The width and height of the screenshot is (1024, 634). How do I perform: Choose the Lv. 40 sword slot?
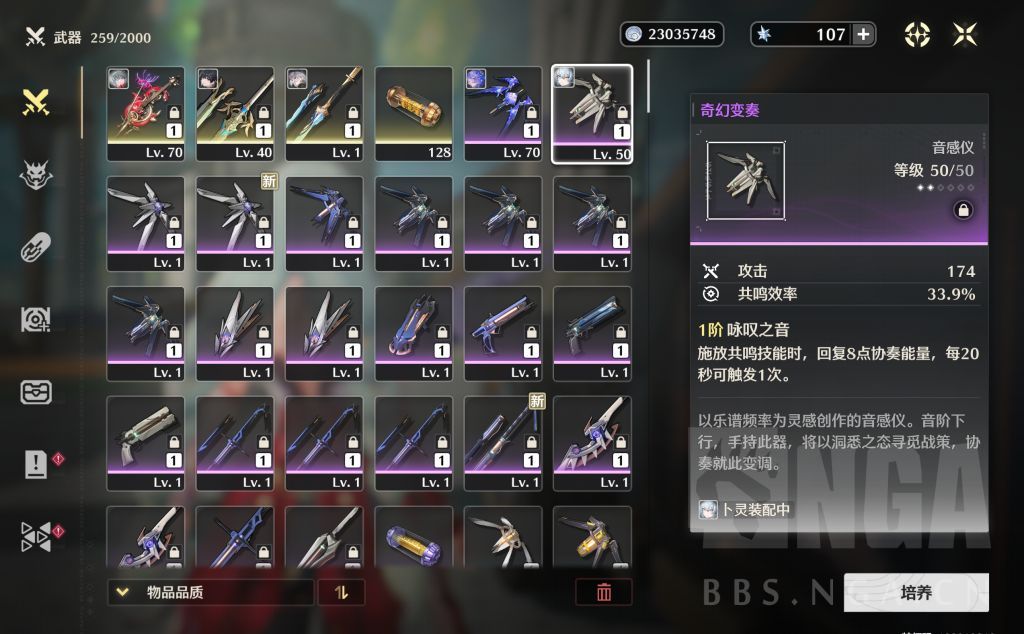(x=235, y=114)
